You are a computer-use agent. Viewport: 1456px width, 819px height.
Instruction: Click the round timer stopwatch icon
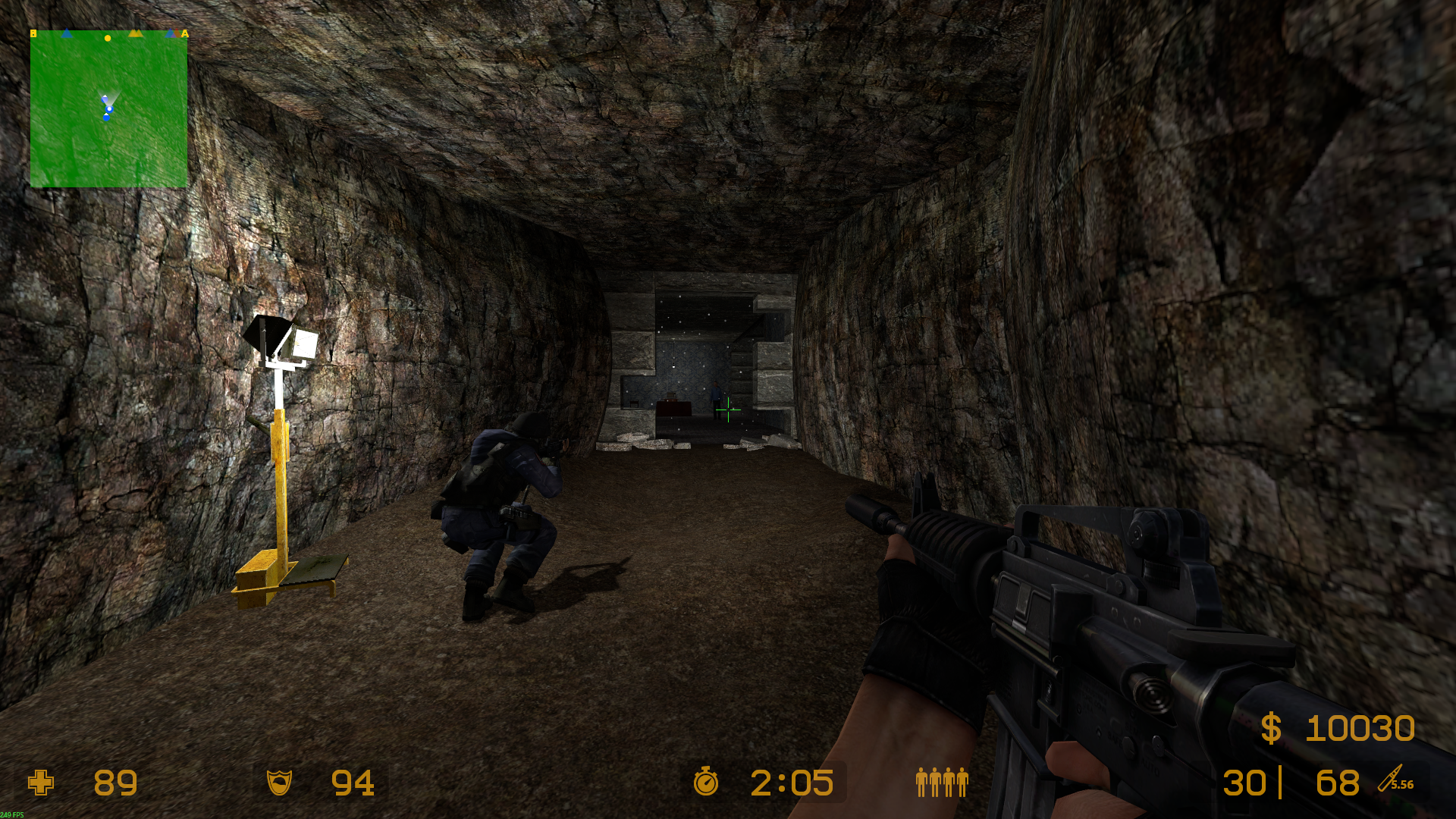pyautogui.click(x=705, y=781)
